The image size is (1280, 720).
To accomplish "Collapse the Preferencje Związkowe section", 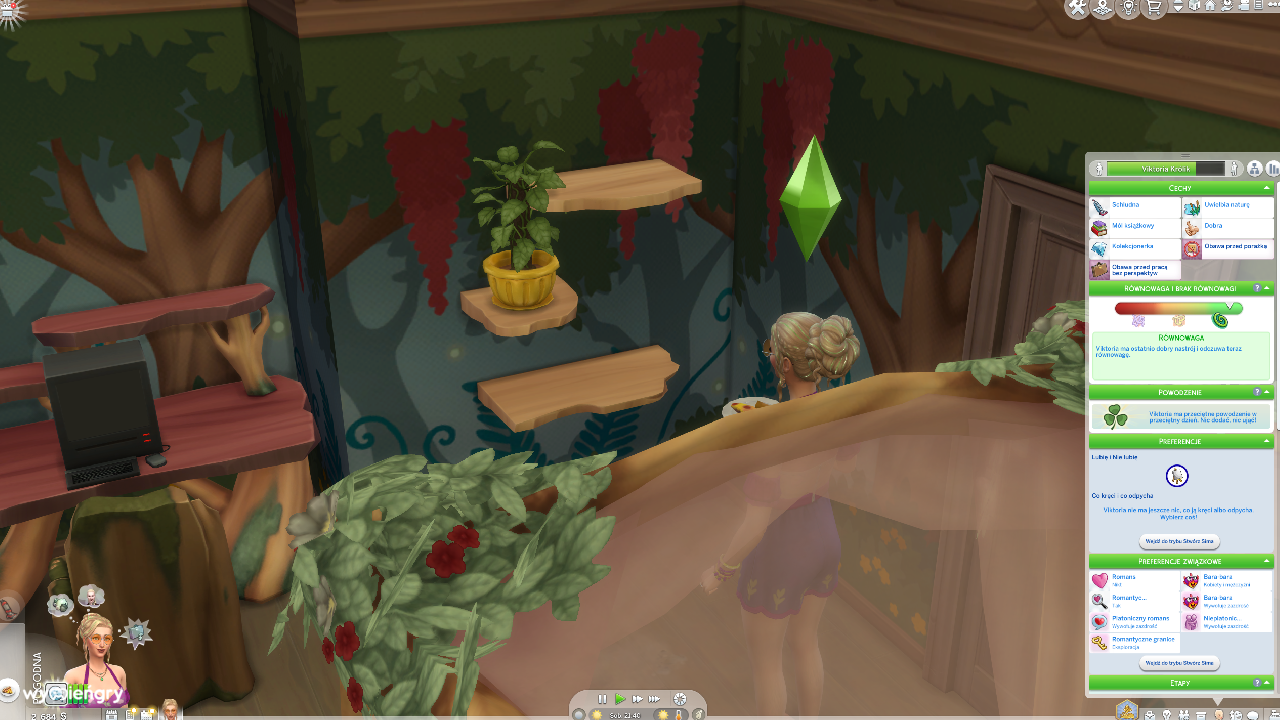I will pos(1265,561).
